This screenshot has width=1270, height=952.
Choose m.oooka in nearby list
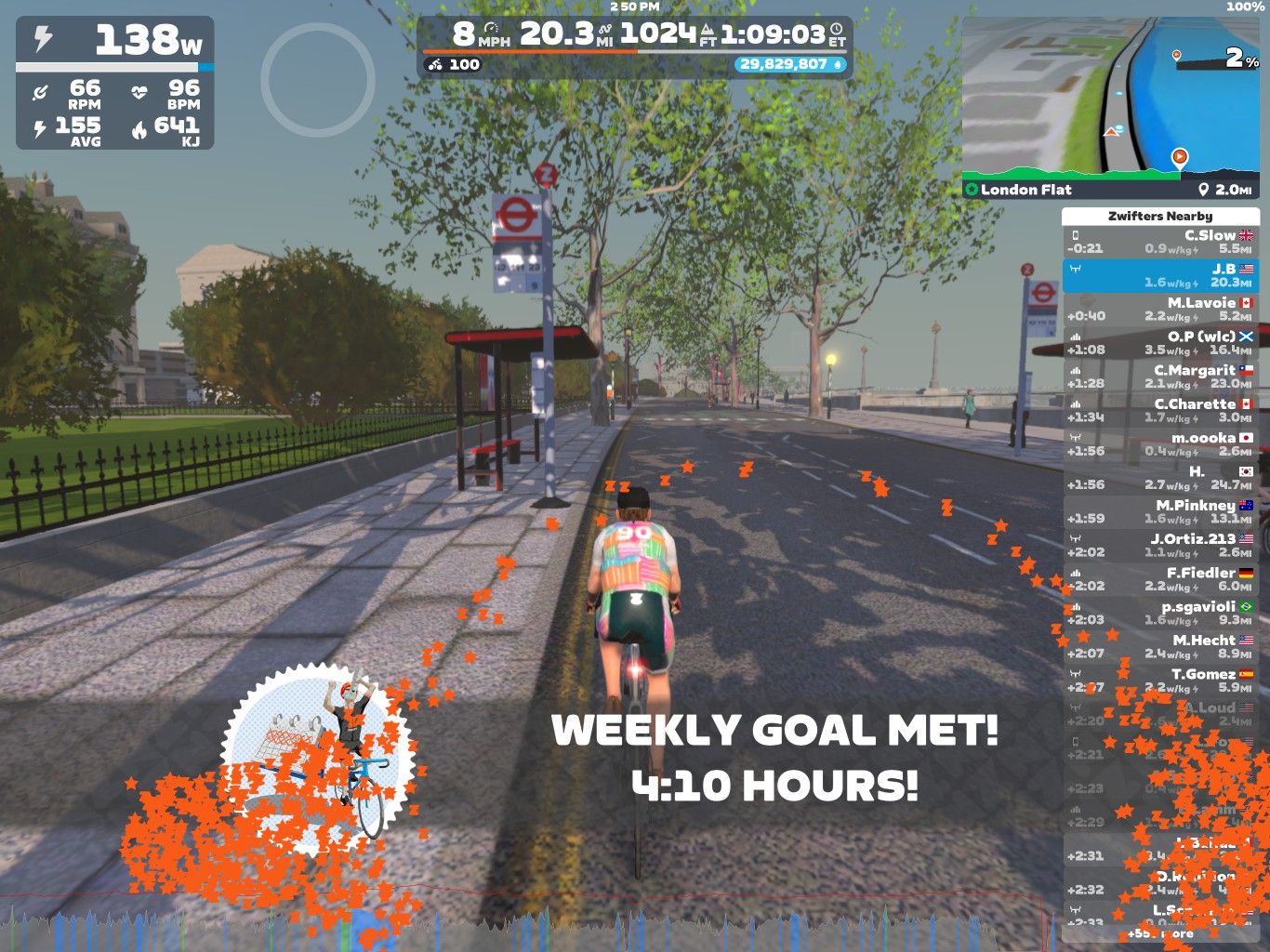[x=1160, y=444]
